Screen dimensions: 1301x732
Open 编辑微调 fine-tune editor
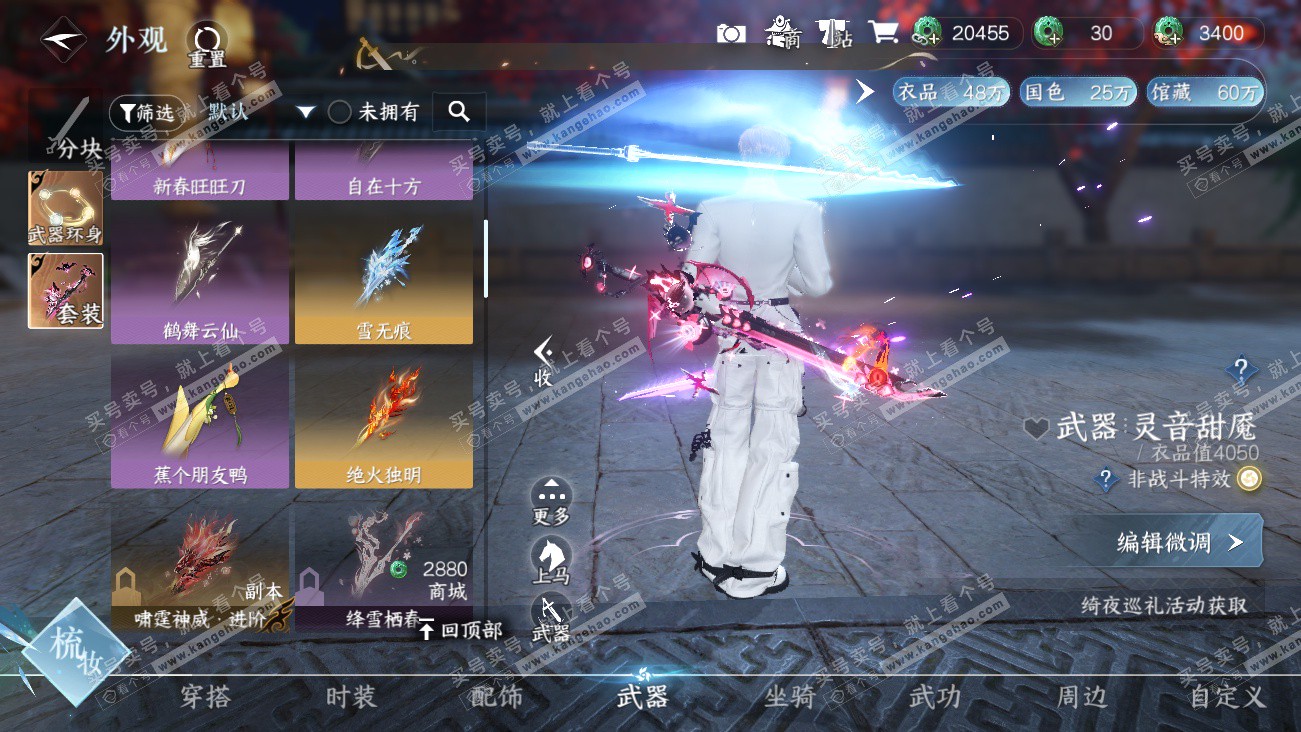tap(1178, 542)
